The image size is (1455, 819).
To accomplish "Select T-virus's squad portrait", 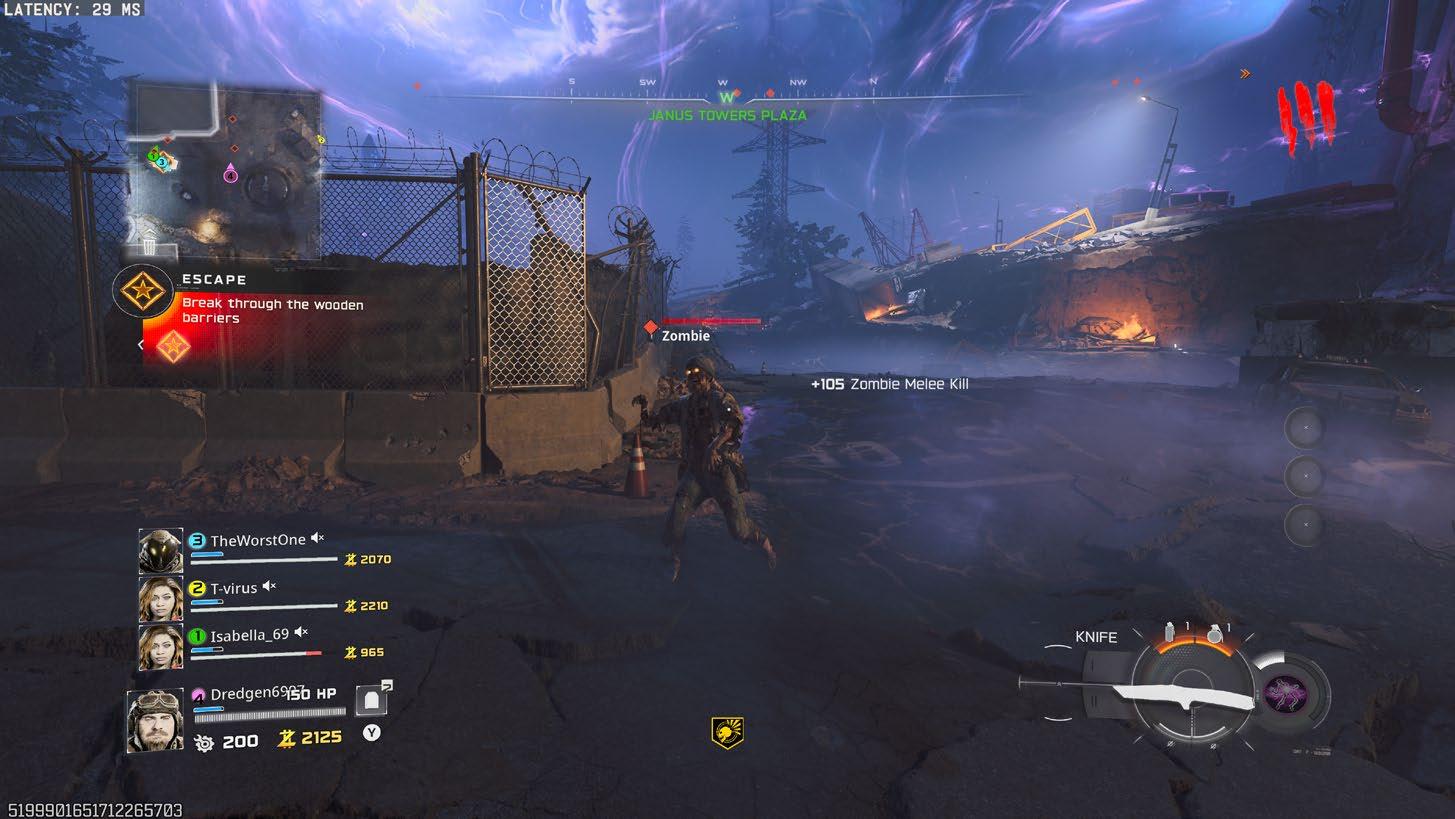I will pos(160,599).
